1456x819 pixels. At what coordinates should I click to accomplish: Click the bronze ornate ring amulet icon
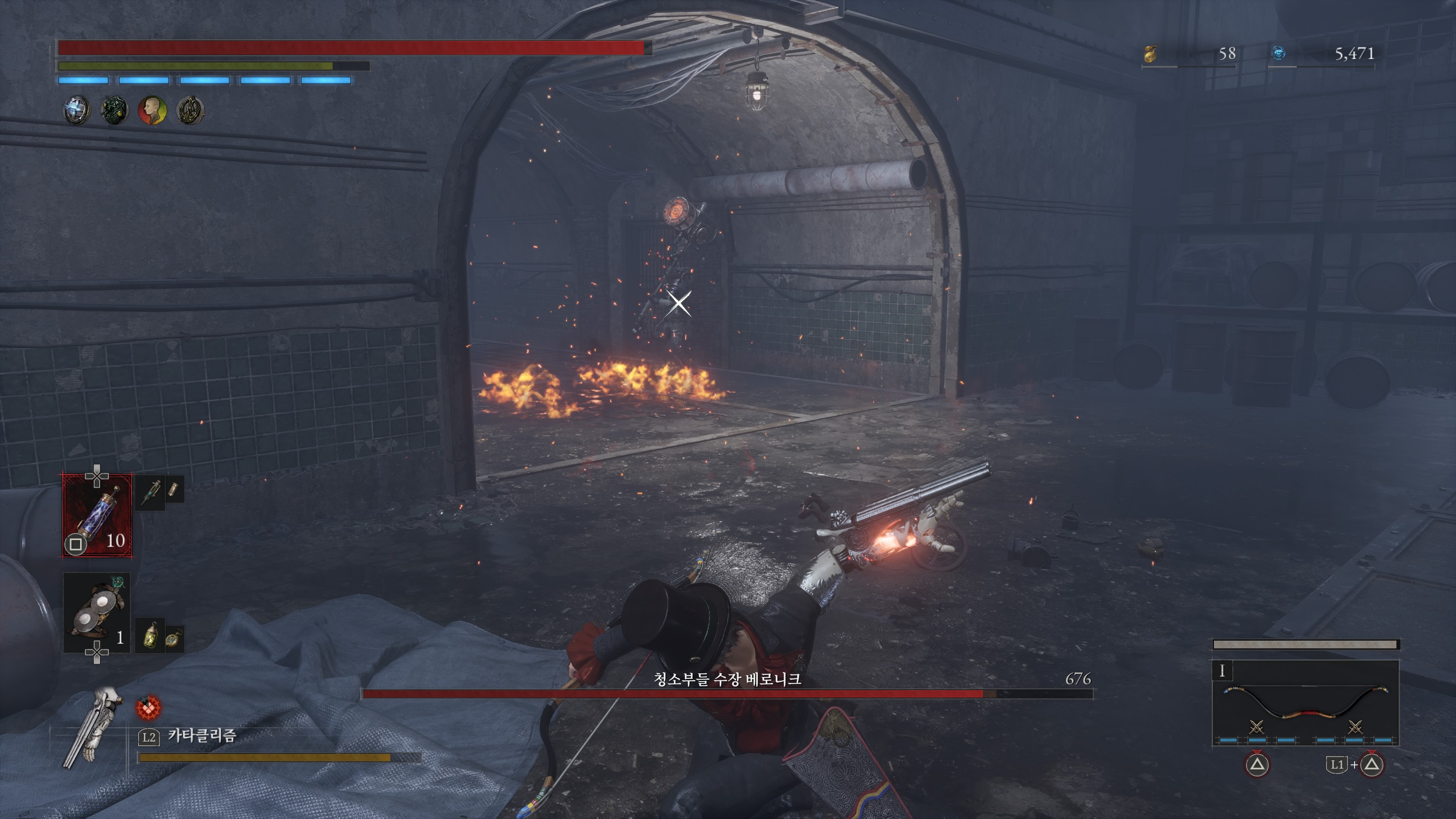point(190,110)
